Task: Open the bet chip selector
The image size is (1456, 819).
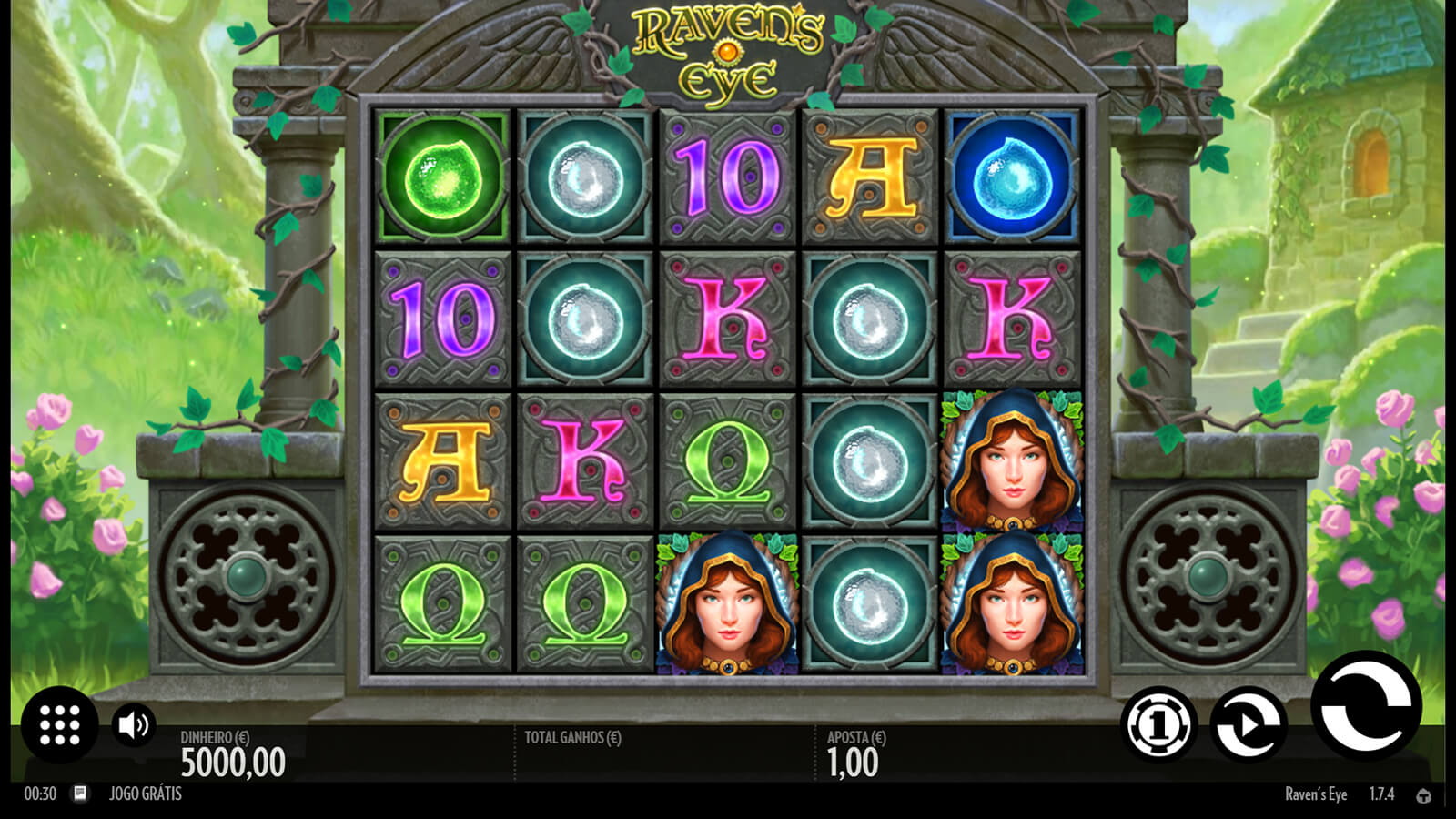Action: (1158, 725)
